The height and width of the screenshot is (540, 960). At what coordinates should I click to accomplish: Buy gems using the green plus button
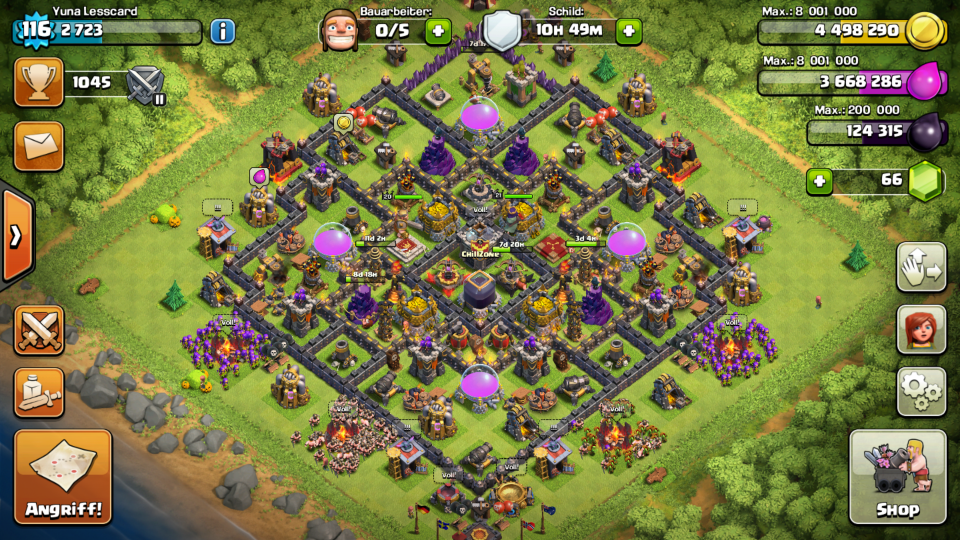819,181
